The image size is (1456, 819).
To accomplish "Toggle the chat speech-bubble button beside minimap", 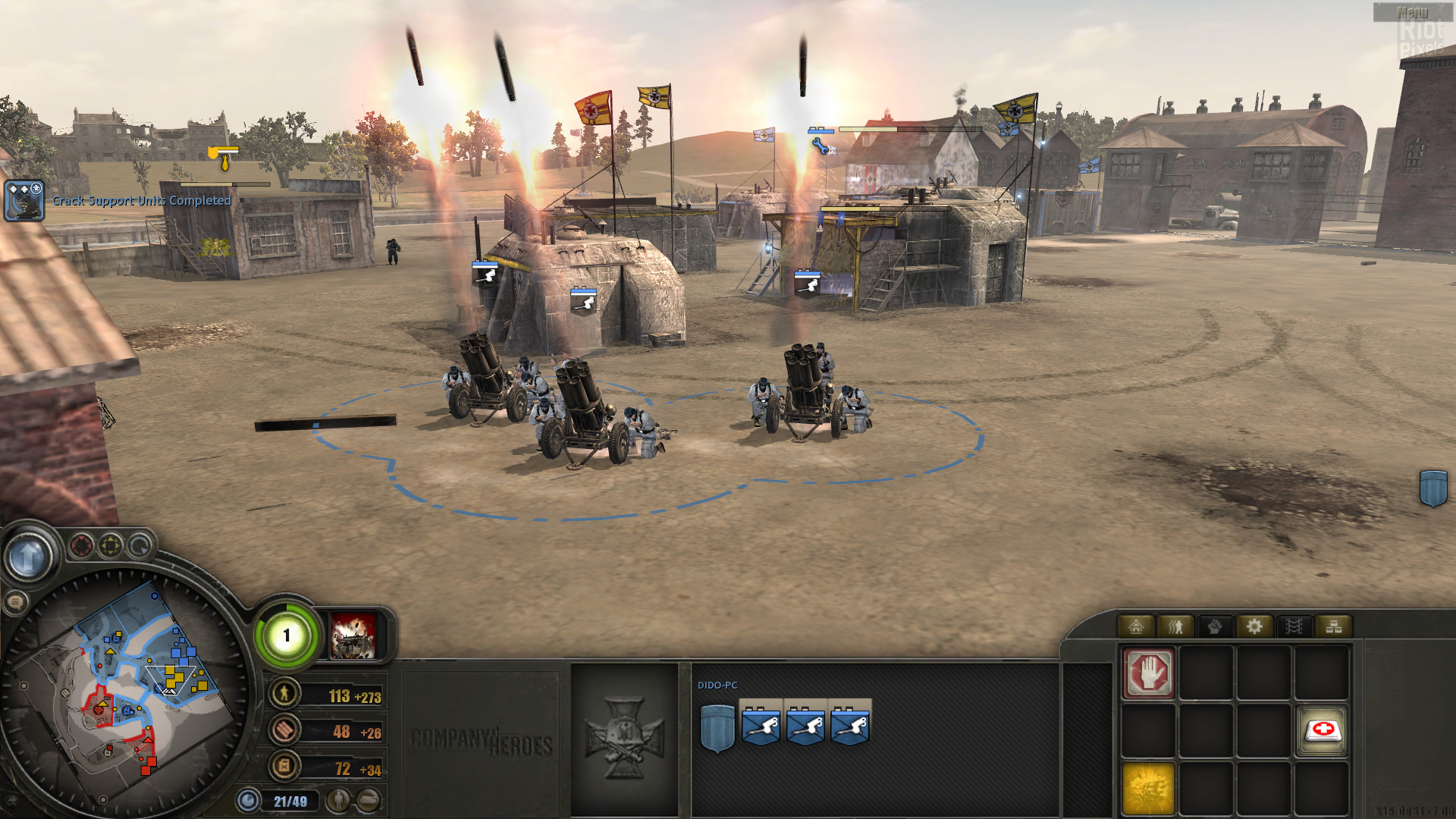I will pos(17,601).
